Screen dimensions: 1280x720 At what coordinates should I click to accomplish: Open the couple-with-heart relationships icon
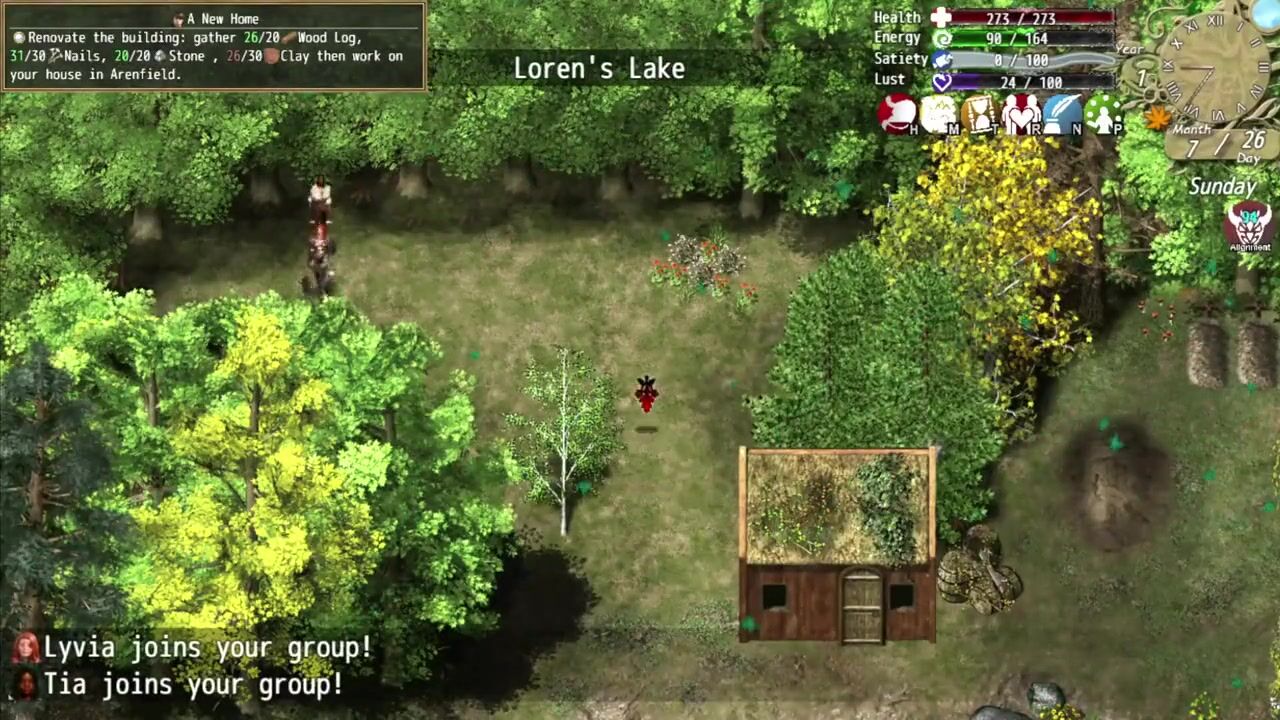(1021, 114)
